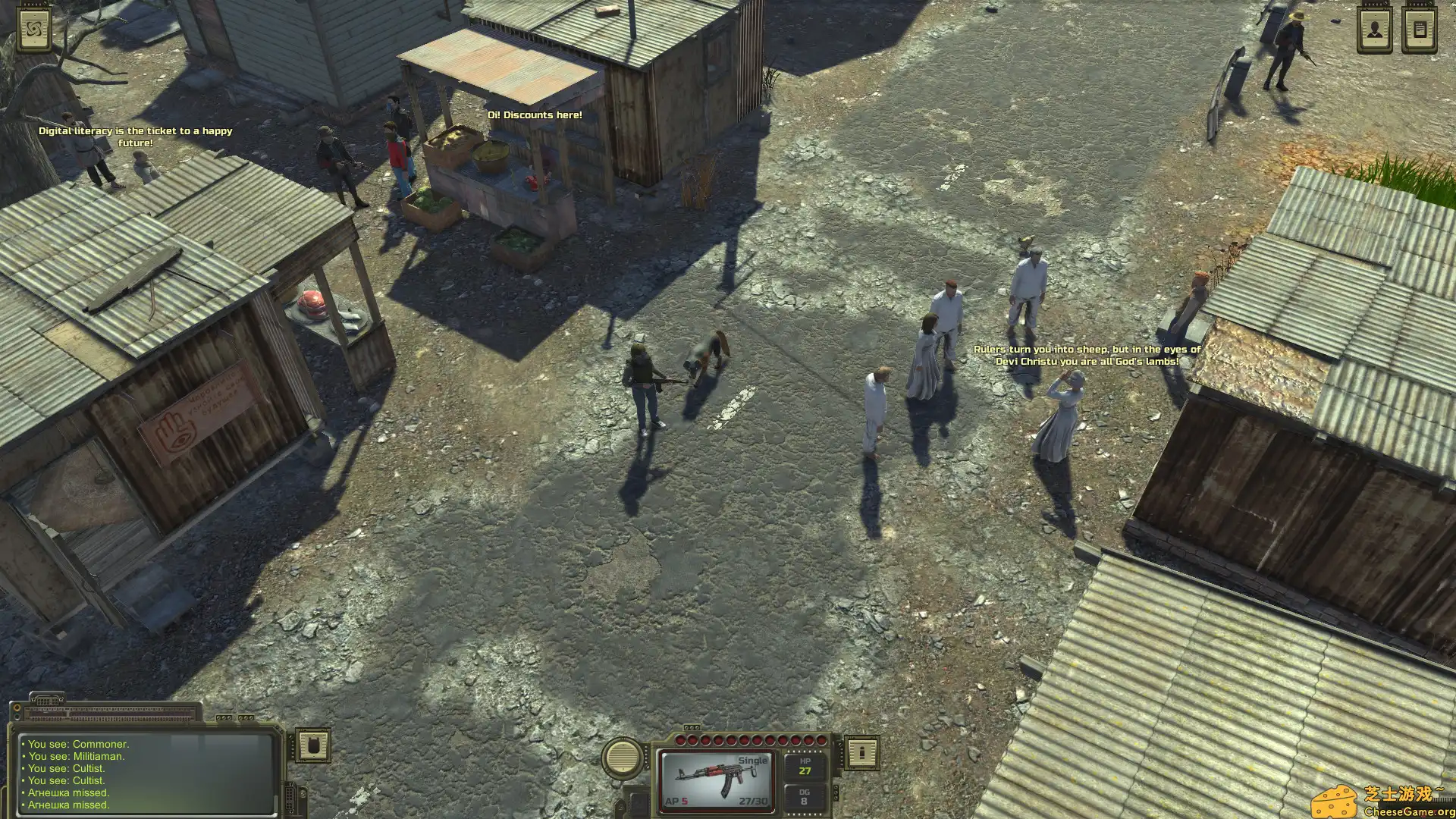Click the HP 27 readout panel
Screen dimensions: 1456x819
pyautogui.click(x=805, y=766)
